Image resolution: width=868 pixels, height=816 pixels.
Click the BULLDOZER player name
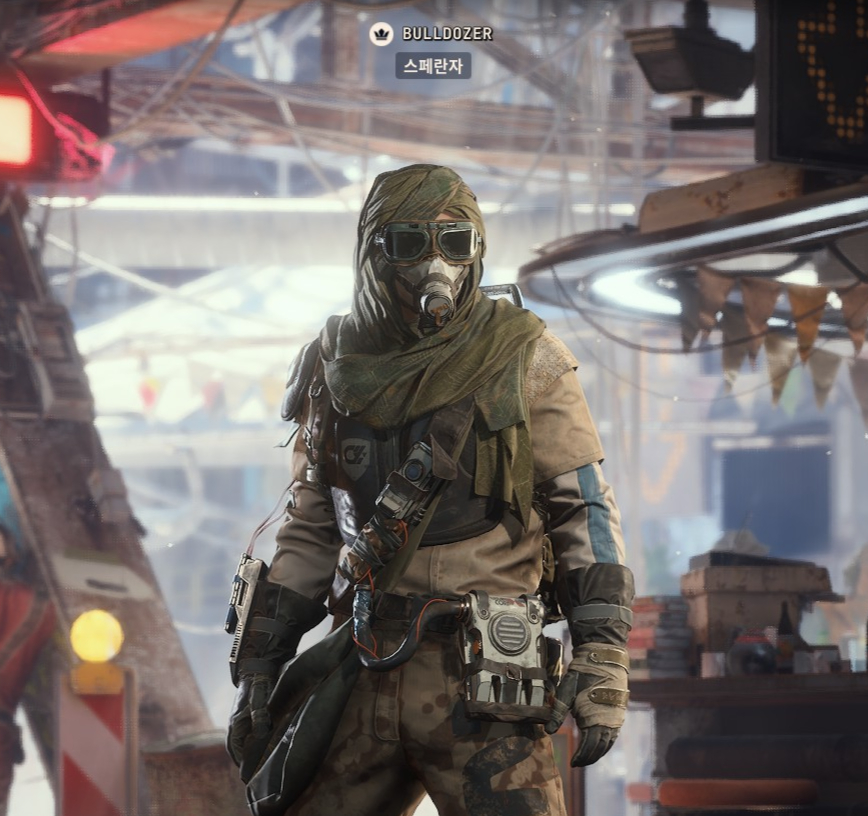[447, 34]
